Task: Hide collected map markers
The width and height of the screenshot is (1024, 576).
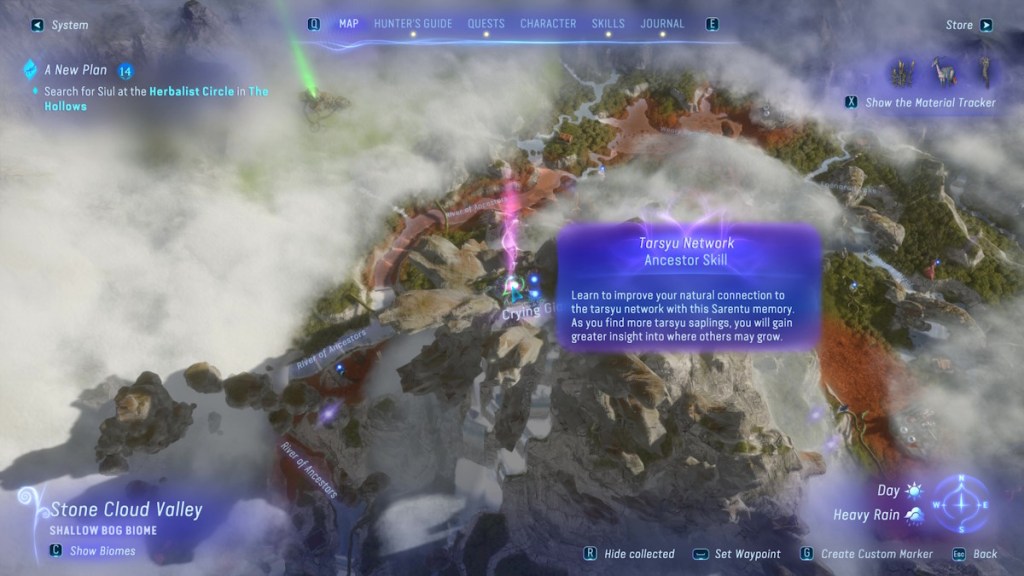Action: tap(631, 554)
